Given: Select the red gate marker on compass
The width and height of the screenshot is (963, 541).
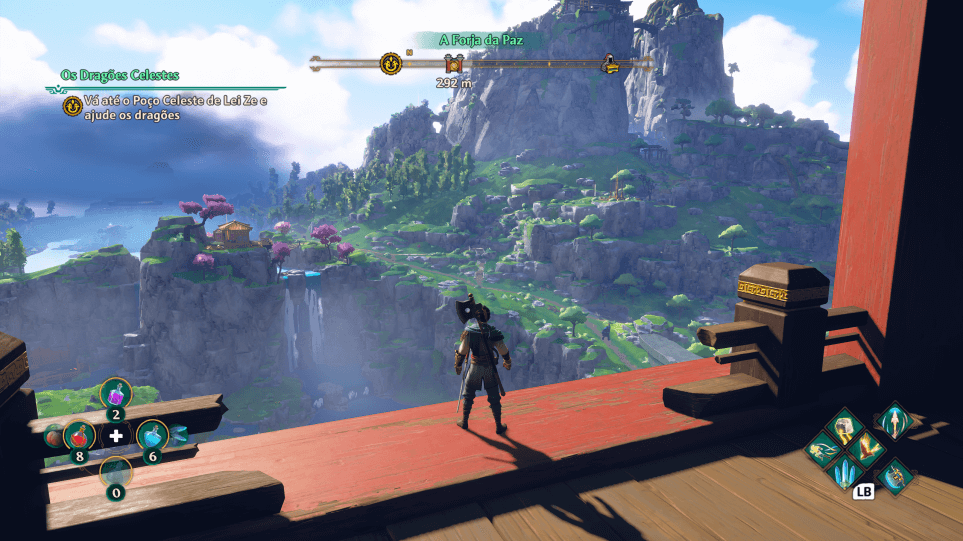Looking at the screenshot, I should pyautogui.click(x=451, y=65).
